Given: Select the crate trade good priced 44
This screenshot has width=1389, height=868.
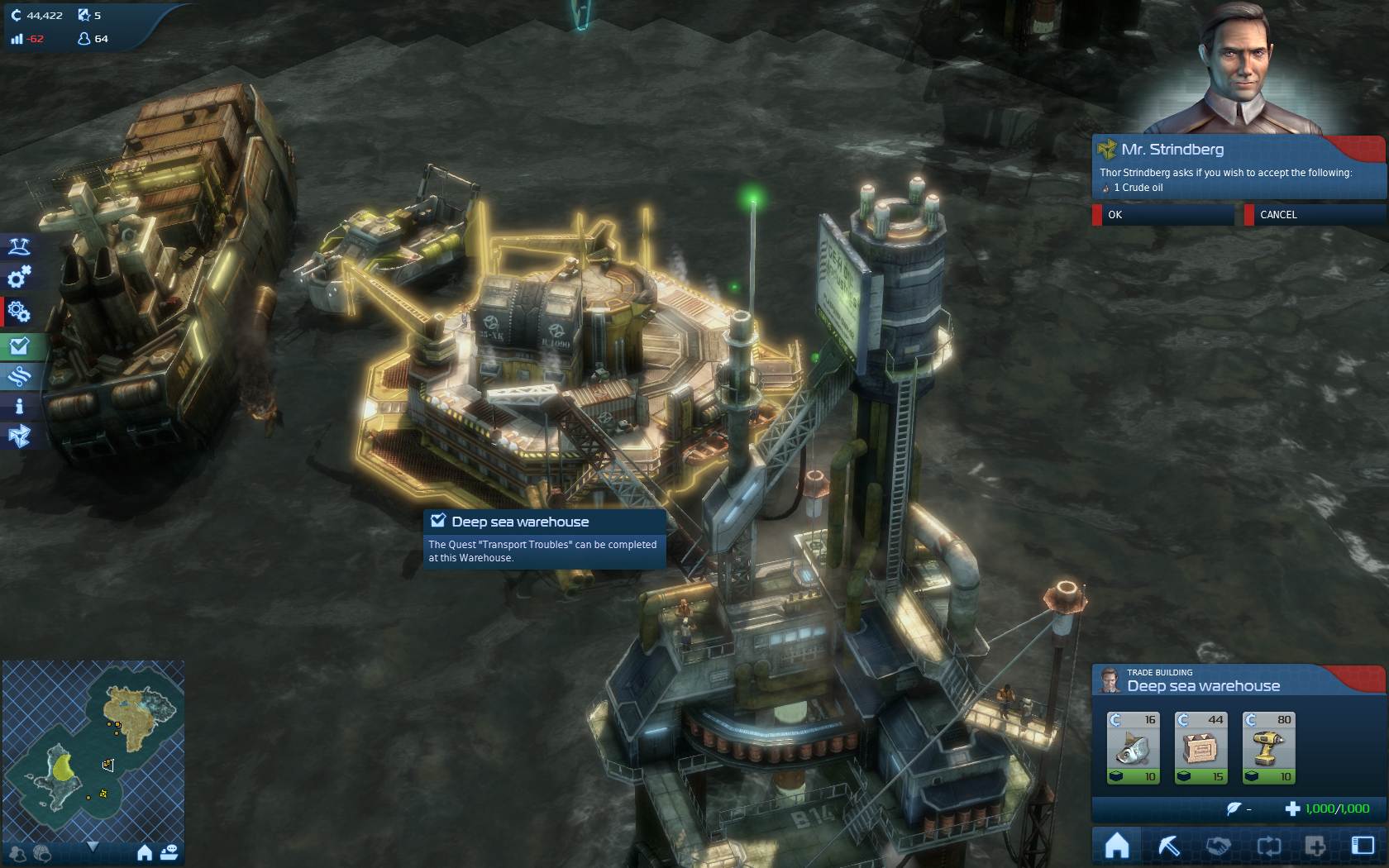Looking at the screenshot, I should click(x=1201, y=747).
